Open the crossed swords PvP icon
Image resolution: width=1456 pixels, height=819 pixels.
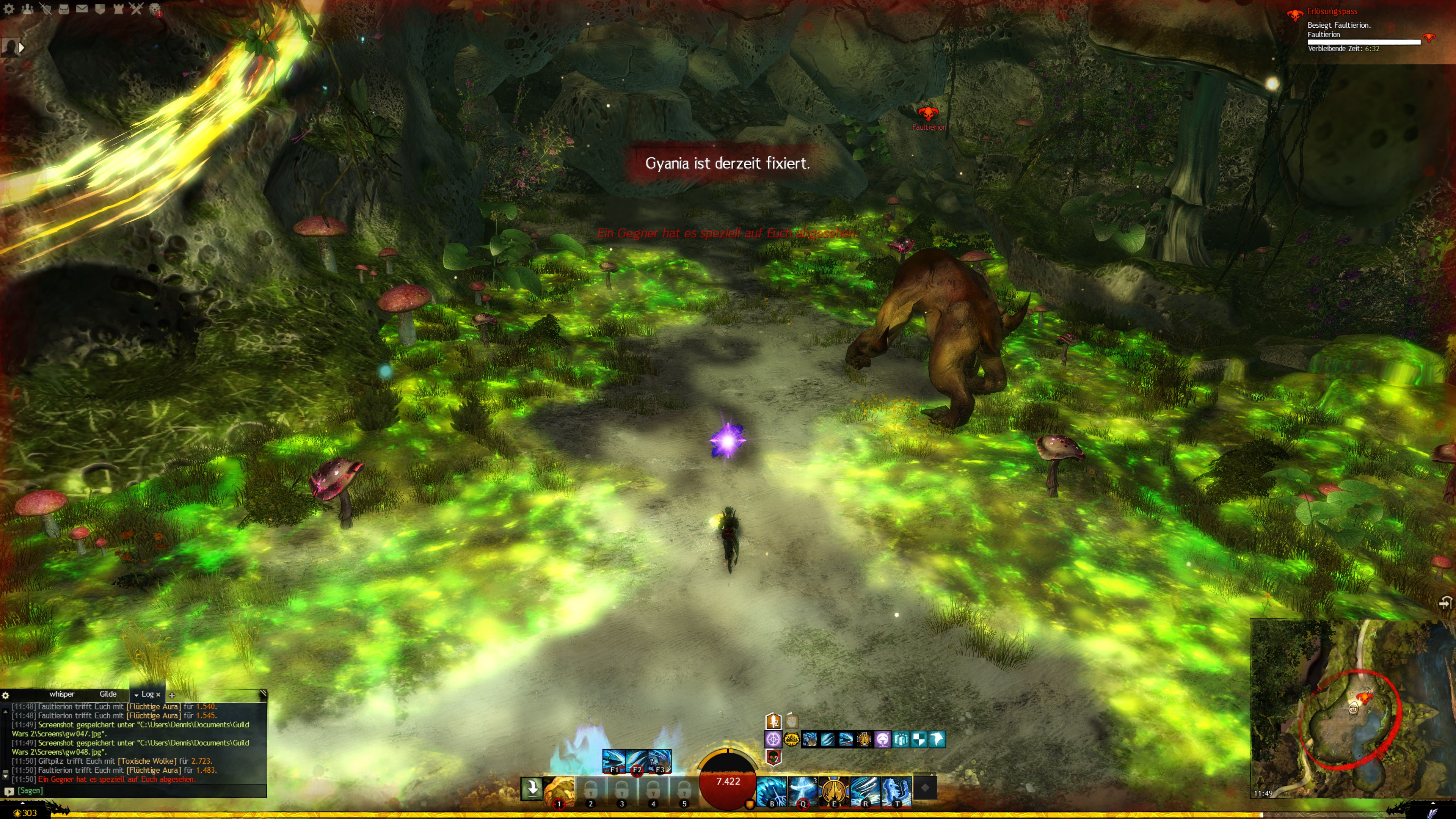pos(136,8)
